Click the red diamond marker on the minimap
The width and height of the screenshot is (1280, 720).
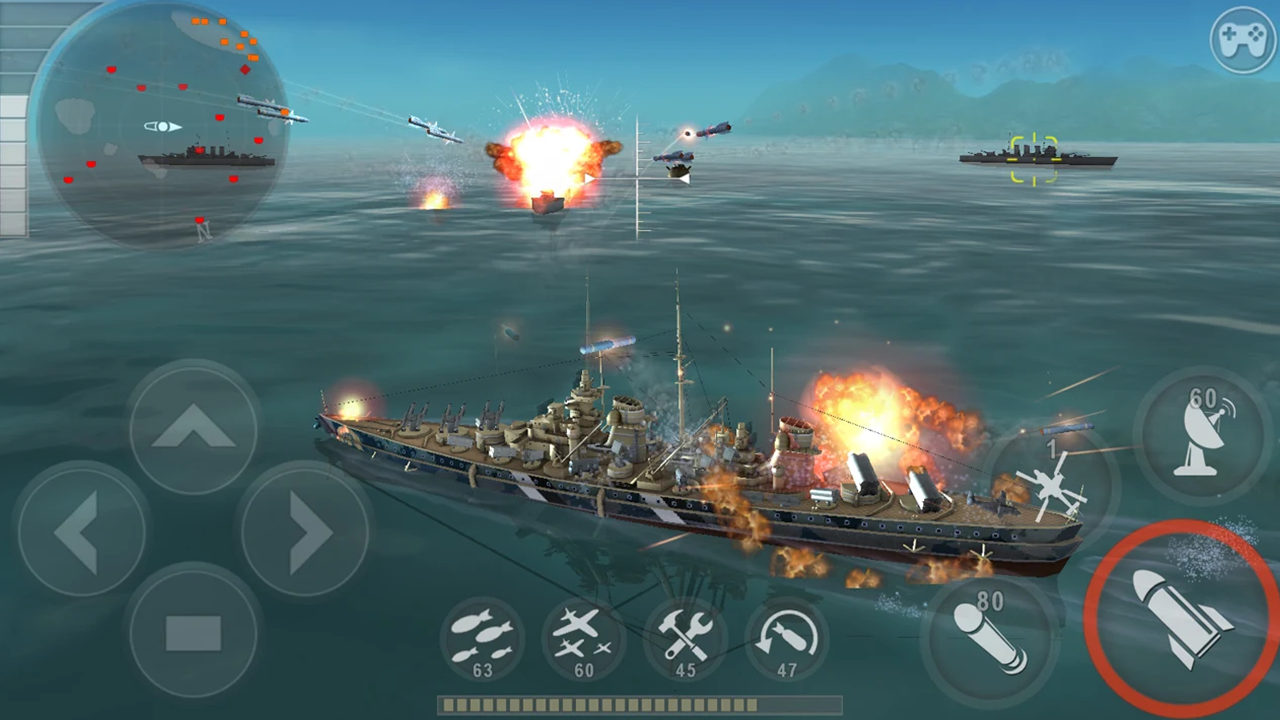[246, 70]
